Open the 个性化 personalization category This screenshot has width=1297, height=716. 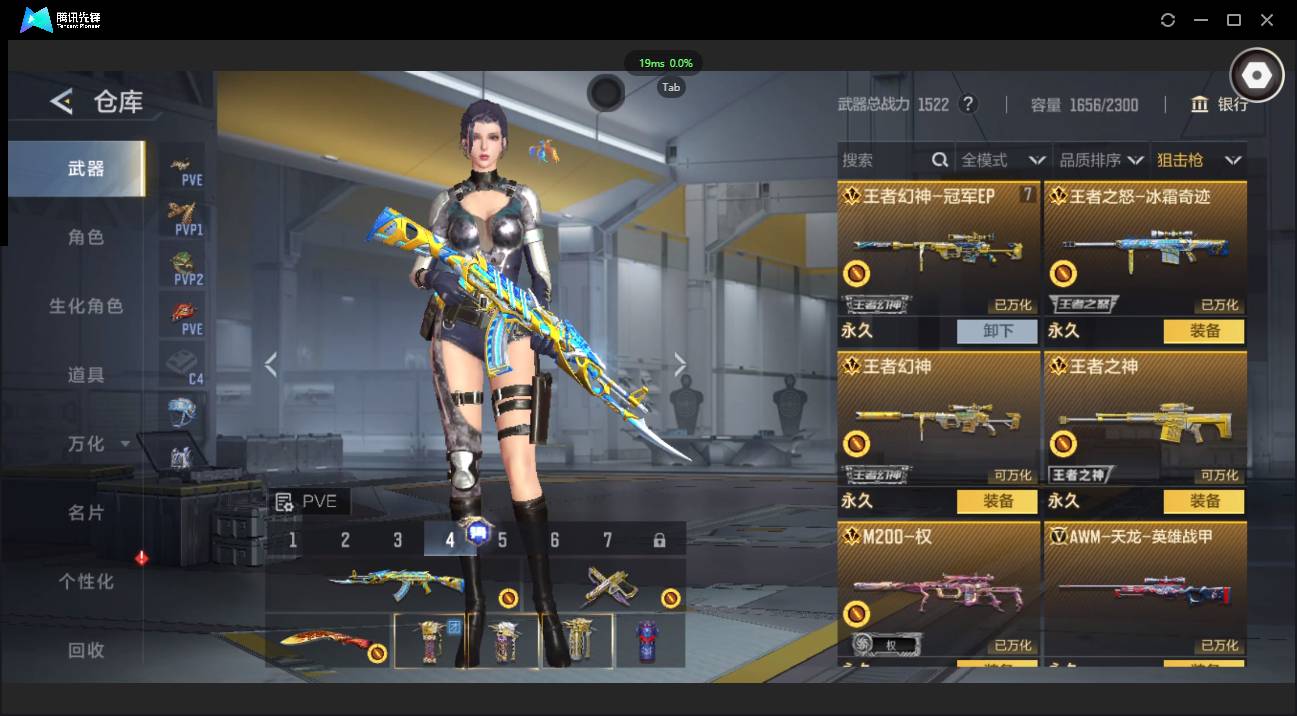(85, 581)
